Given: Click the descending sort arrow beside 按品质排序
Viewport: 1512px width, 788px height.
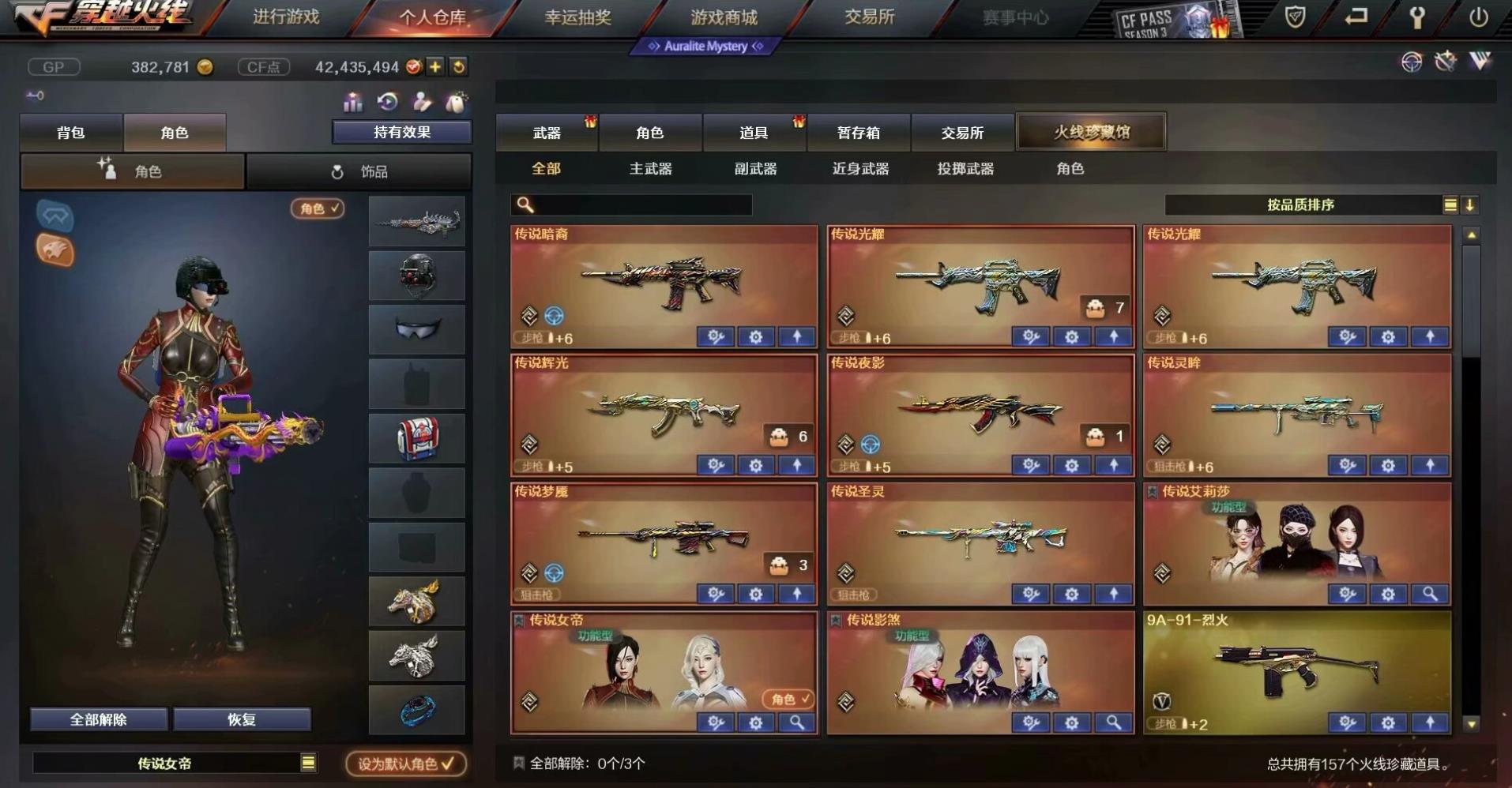Looking at the screenshot, I should coord(1470,205).
